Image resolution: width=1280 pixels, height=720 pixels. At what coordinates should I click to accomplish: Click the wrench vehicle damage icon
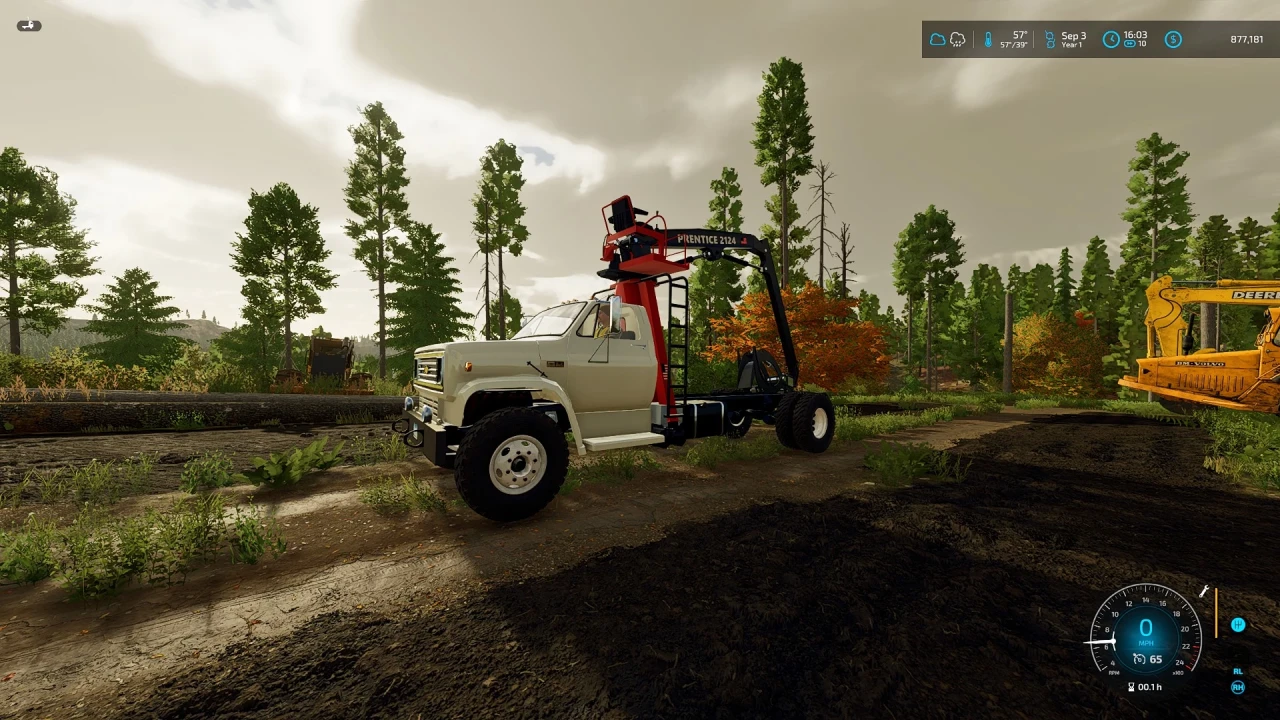1203,591
